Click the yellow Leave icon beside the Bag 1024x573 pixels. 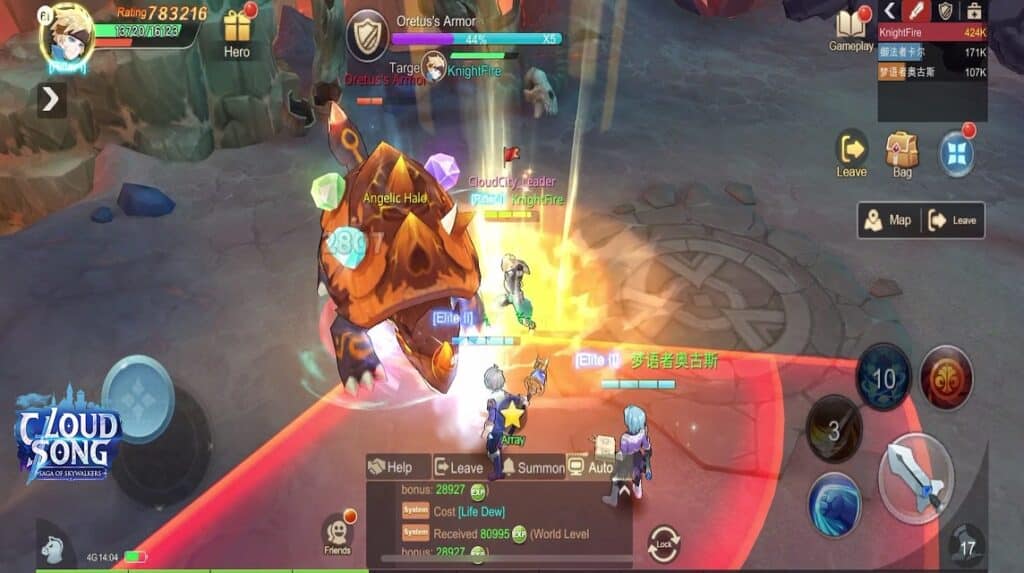(x=852, y=153)
